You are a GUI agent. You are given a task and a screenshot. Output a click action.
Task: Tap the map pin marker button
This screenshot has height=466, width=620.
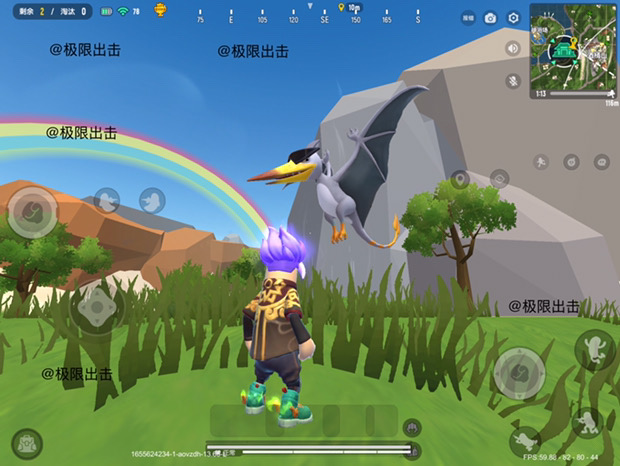(x=459, y=180)
